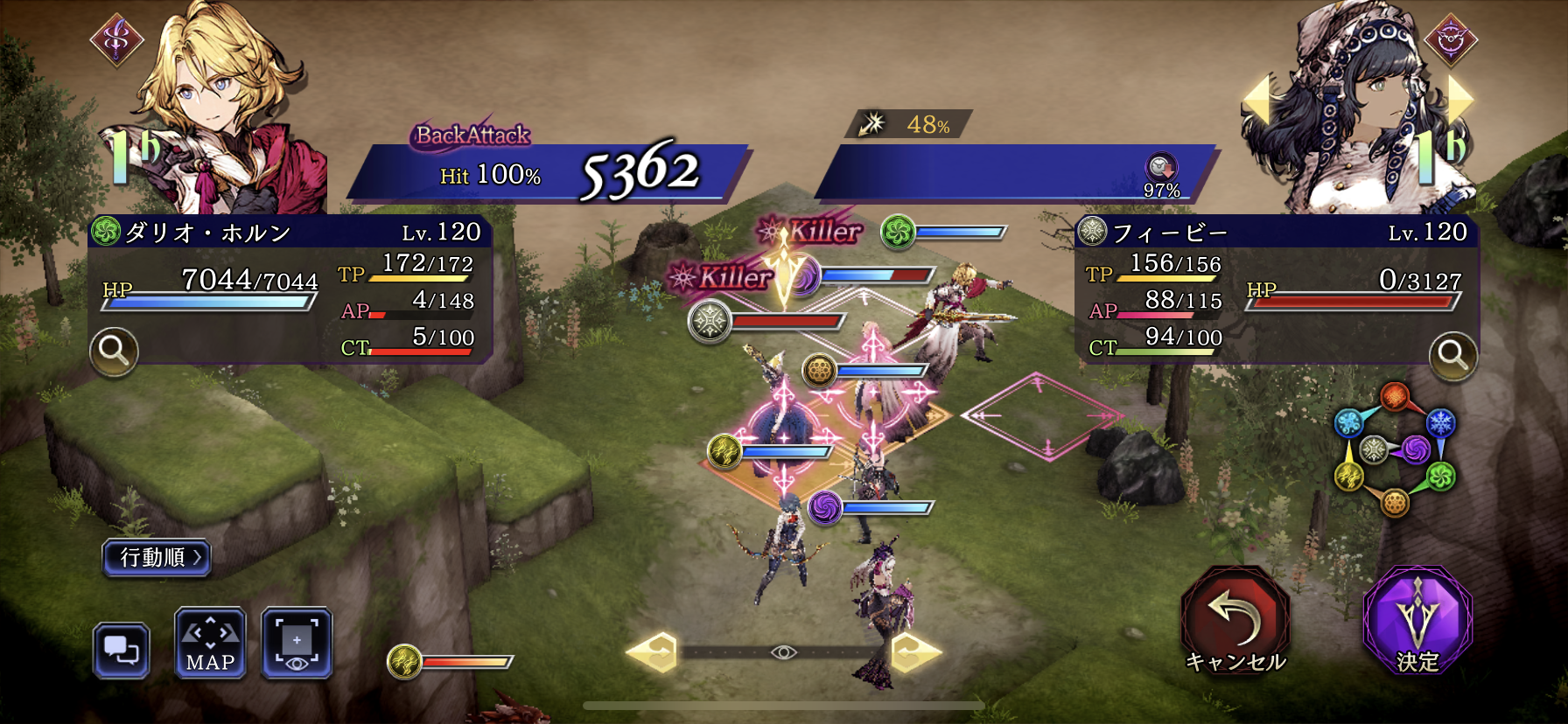1568x724 pixels.
Task: Inspect ダリオ・ホルン with the magnifier icon
Action: click(114, 351)
